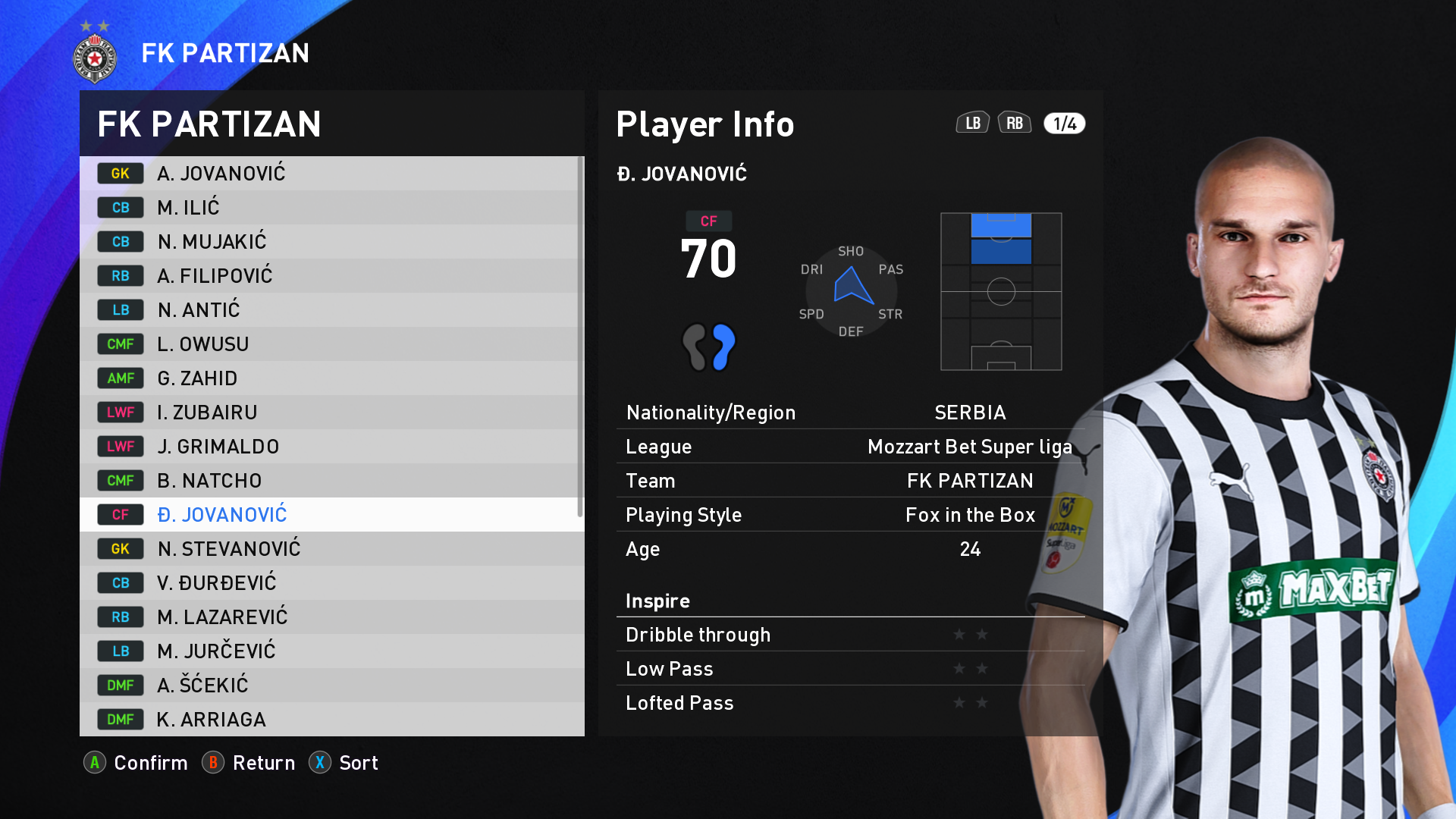Choose defensive midfielder A. Šćekić
1456x819 pixels.
point(331,686)
